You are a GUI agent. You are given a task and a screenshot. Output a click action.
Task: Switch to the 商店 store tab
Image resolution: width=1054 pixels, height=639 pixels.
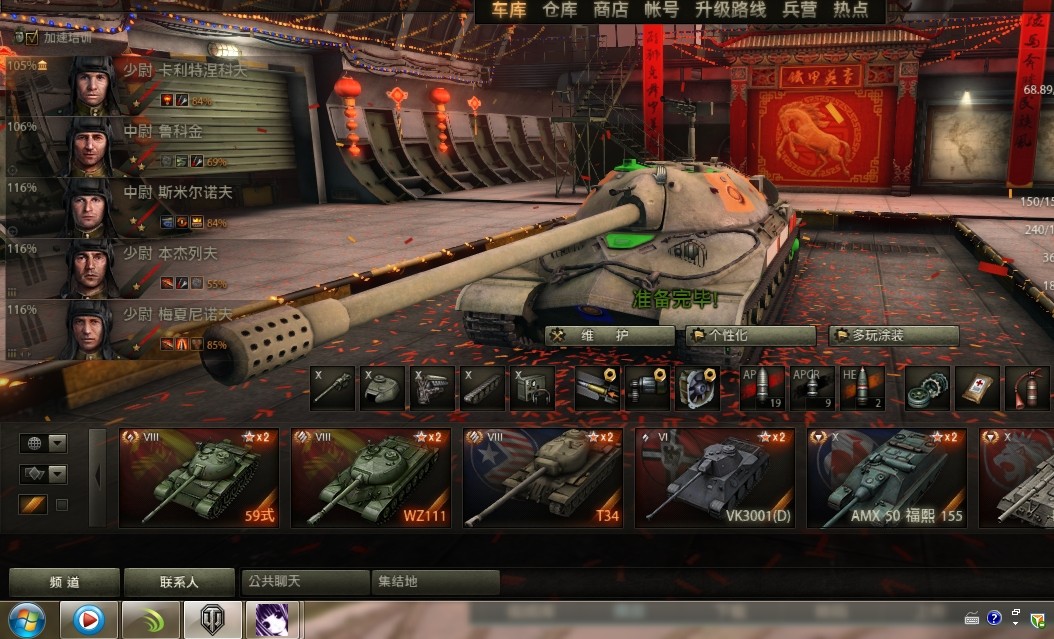(x=610, y=10)
